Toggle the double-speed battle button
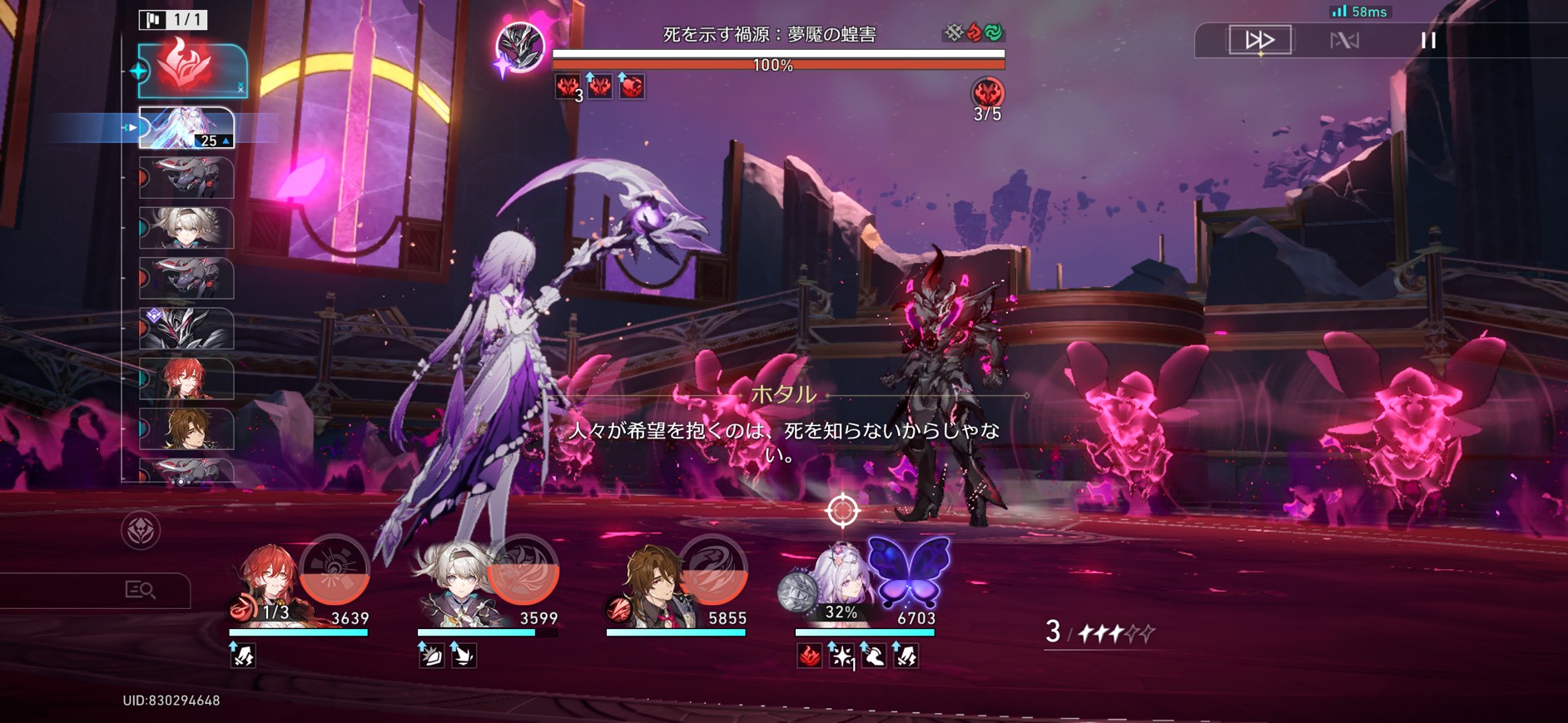This screenshot has width=1568, height=723. click(1259, 40)
